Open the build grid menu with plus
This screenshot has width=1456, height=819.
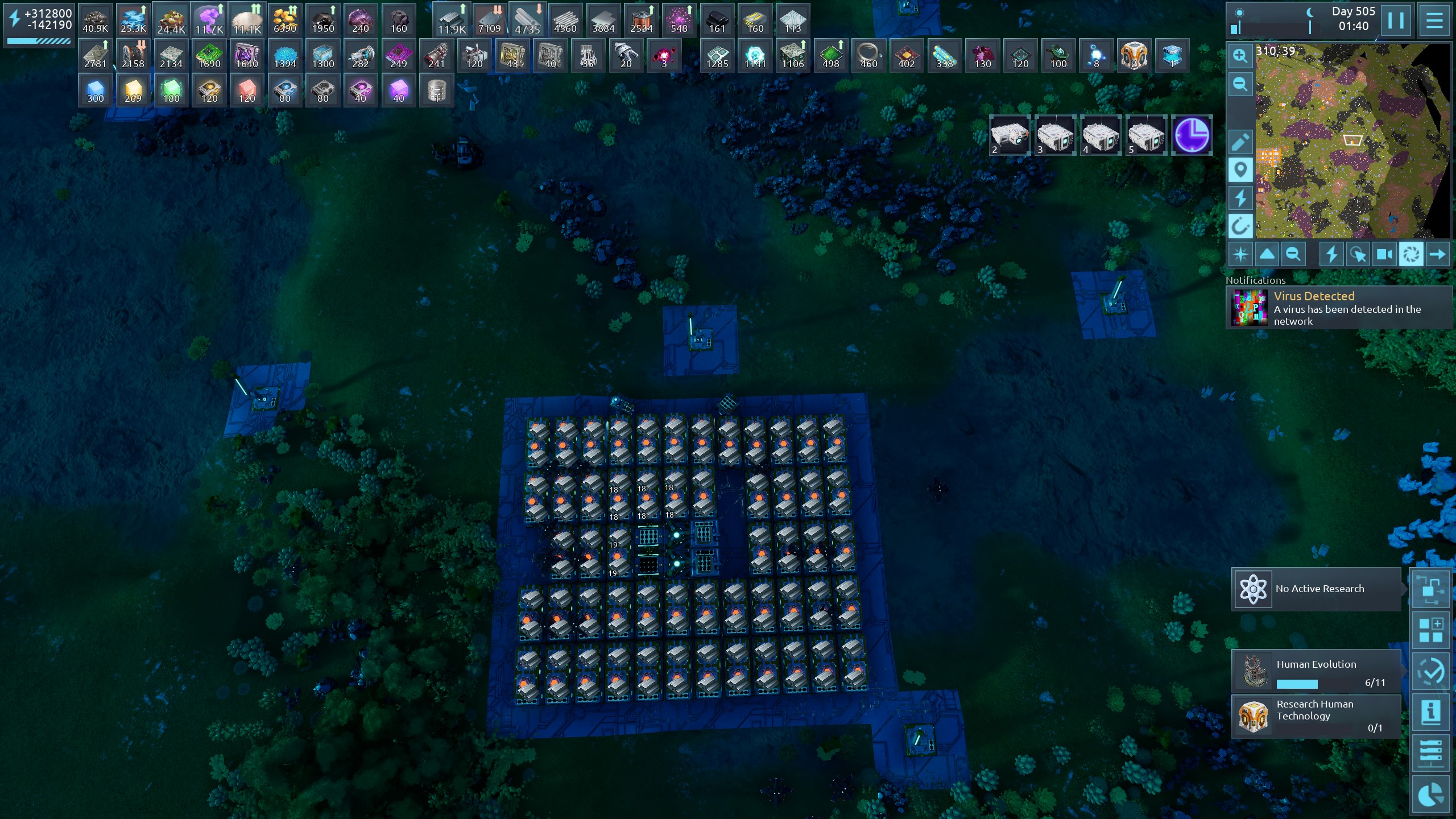[1431, 630]
